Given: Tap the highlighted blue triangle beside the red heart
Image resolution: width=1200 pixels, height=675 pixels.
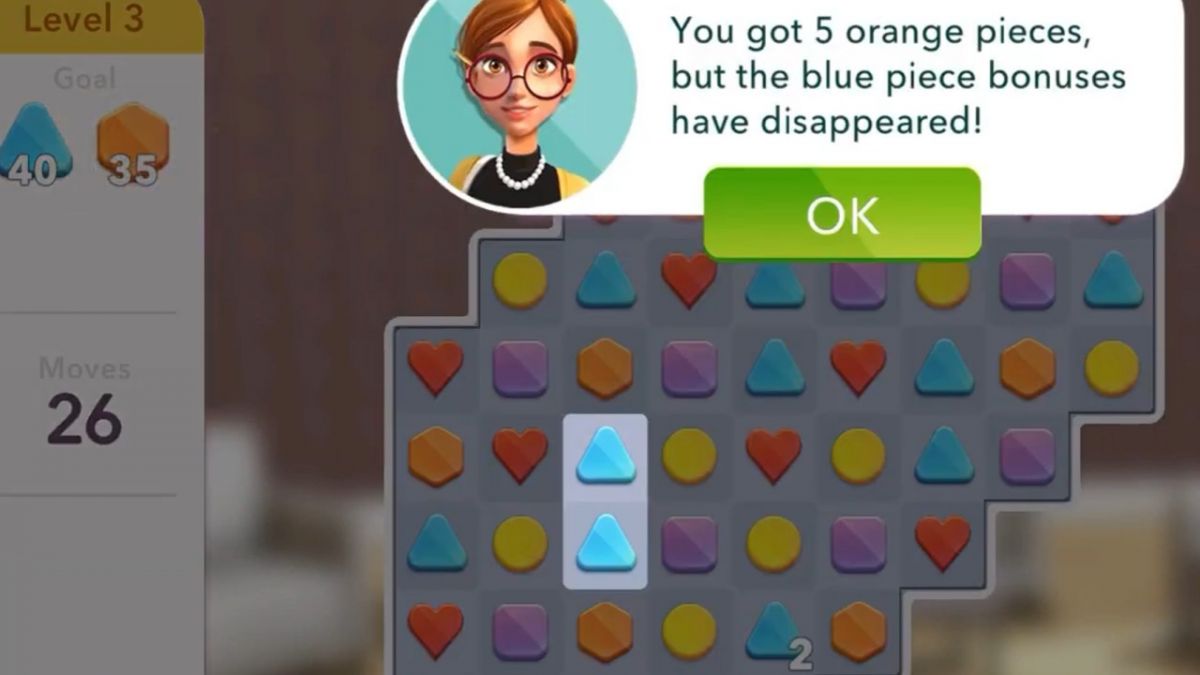Looking at the screenshot, I should (605, 456).
